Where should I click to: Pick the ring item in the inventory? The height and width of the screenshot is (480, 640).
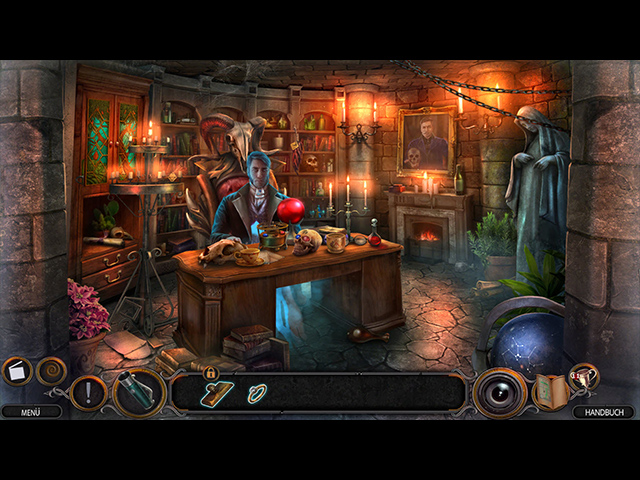pyautogui.click(x=258, y=394)
